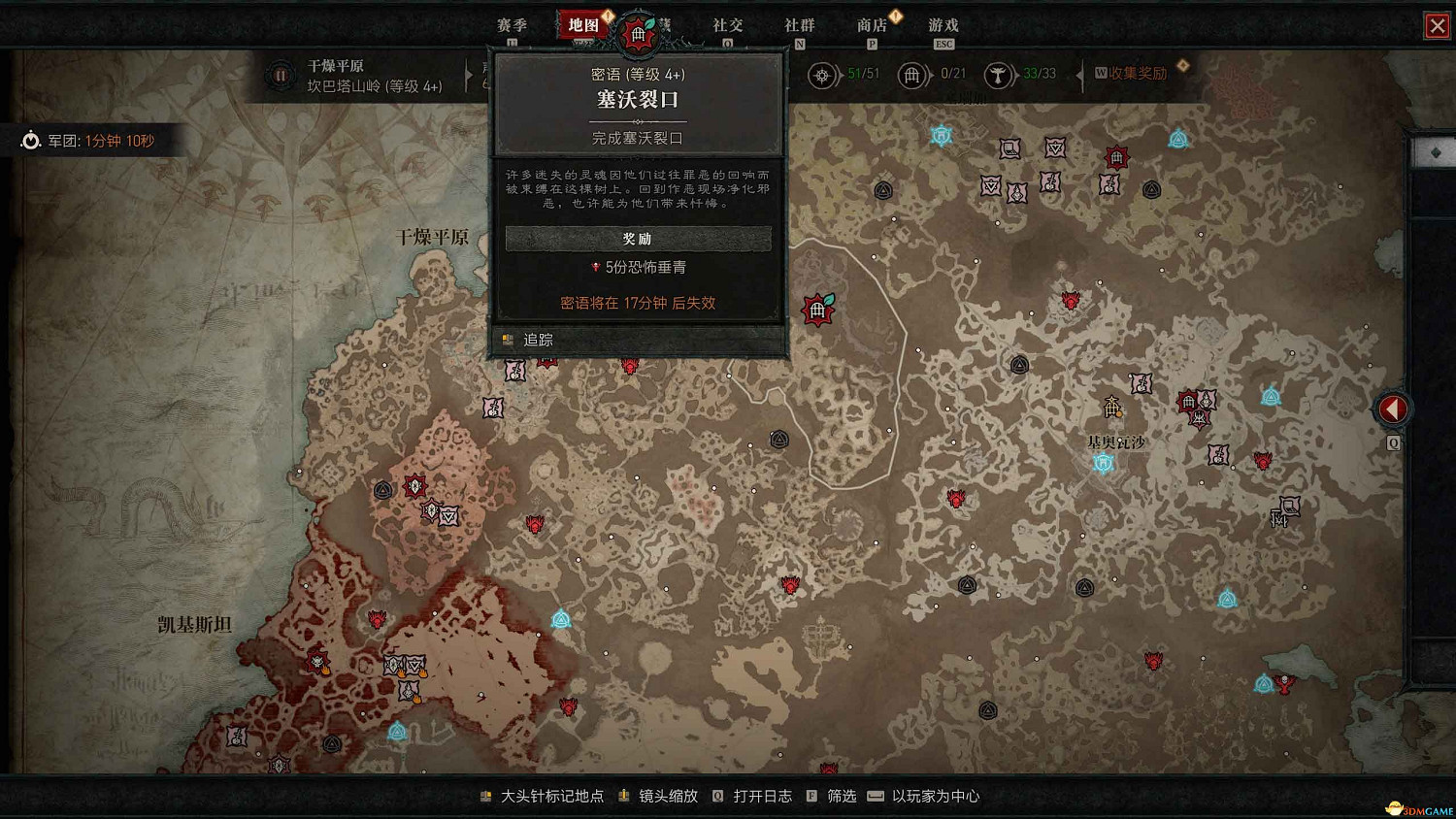This screenshot has height=819, width=1456.
Task: Click the Tree of Whispers emblem in top bar
Action: click(x=639, y=32)
